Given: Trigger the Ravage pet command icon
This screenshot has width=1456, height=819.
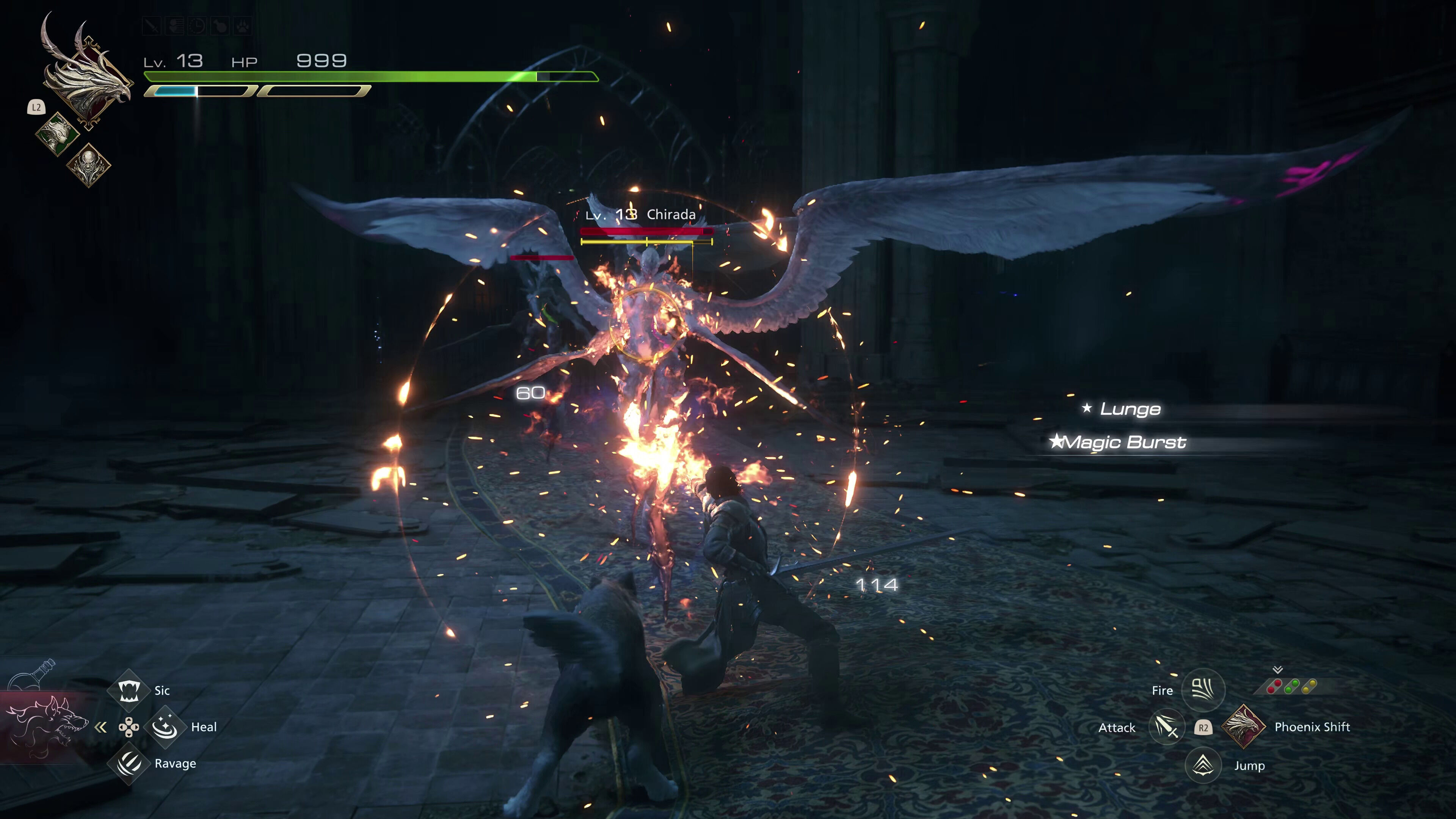Looking at the screenshot, I should click(129, 764).
